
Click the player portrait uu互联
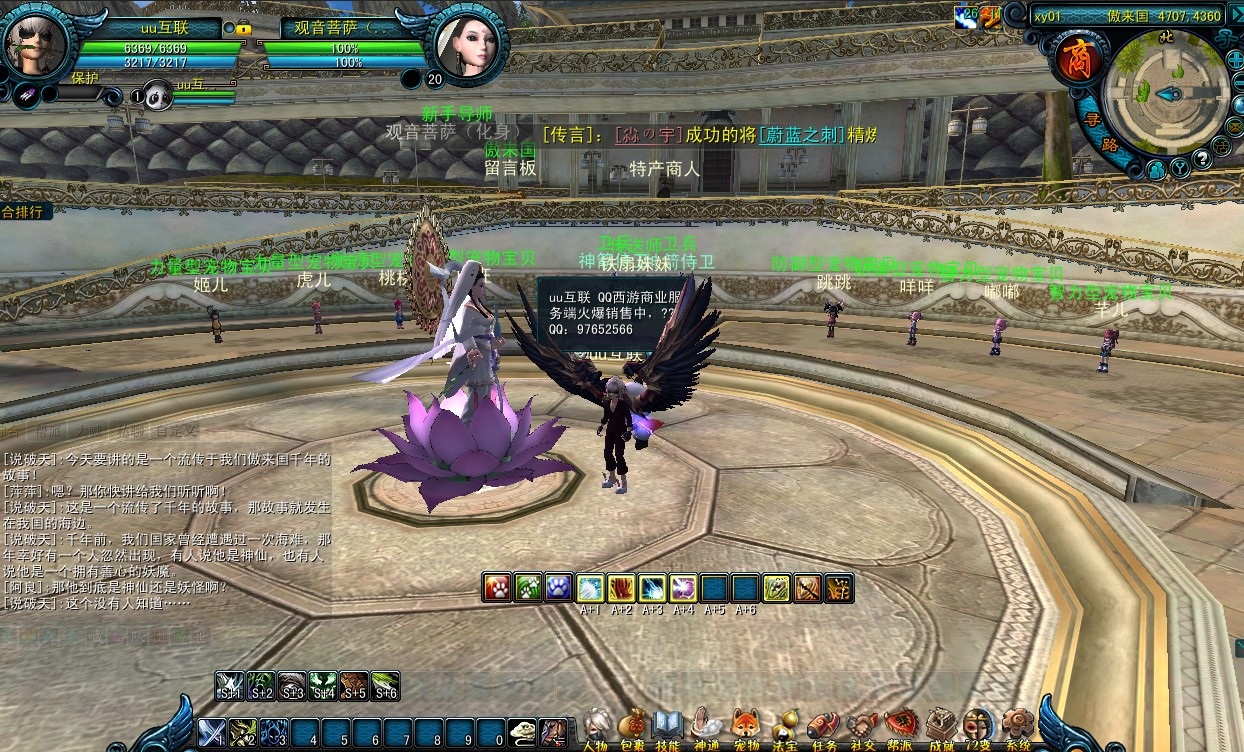[36, 44]
